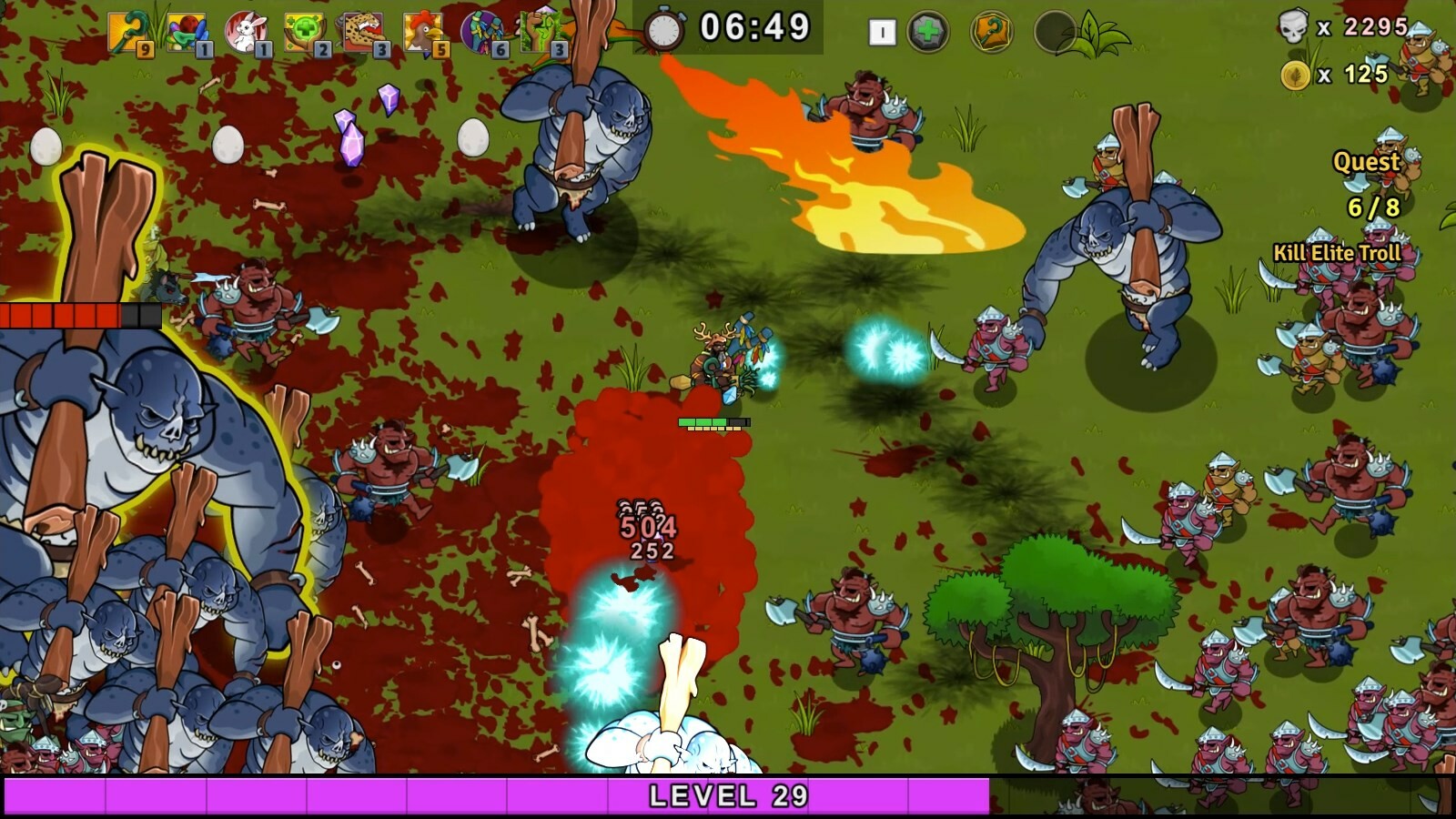The width and height of the screenshot is (1456, 819).
Task: Use the green cross healing stone item
Action: coord(927,33)
